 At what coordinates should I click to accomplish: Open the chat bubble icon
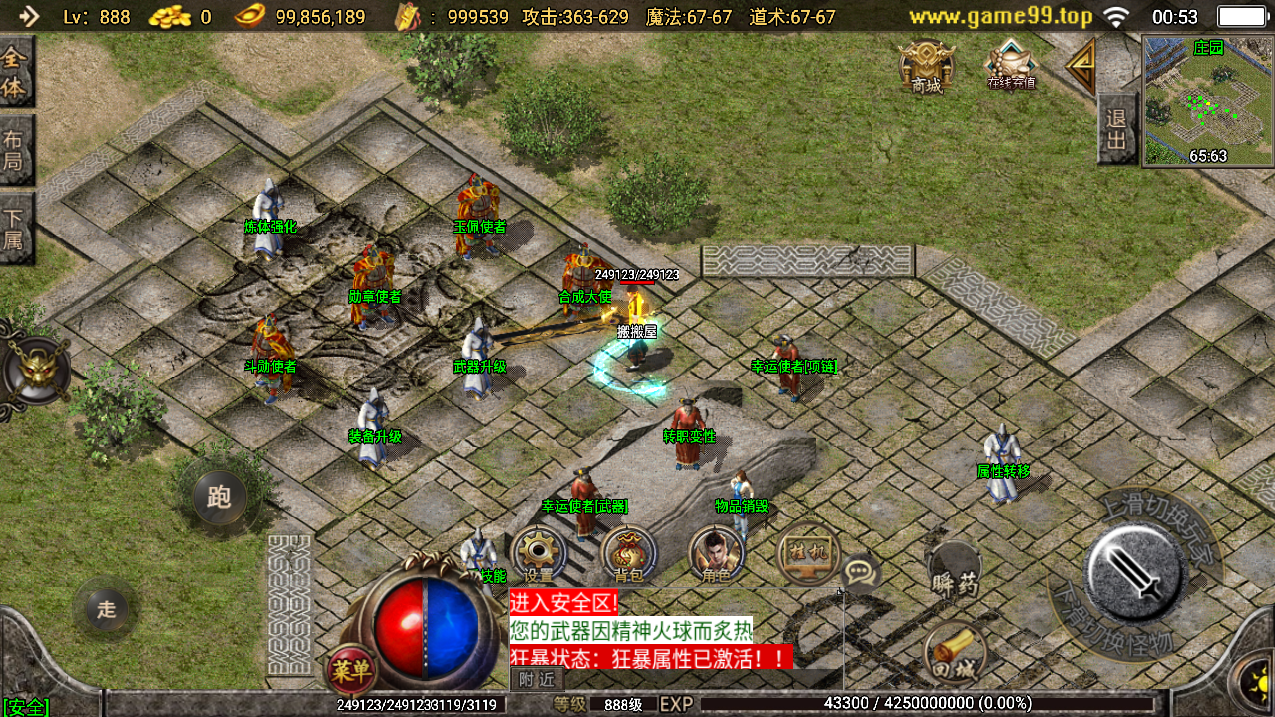(x=861, y=573)
